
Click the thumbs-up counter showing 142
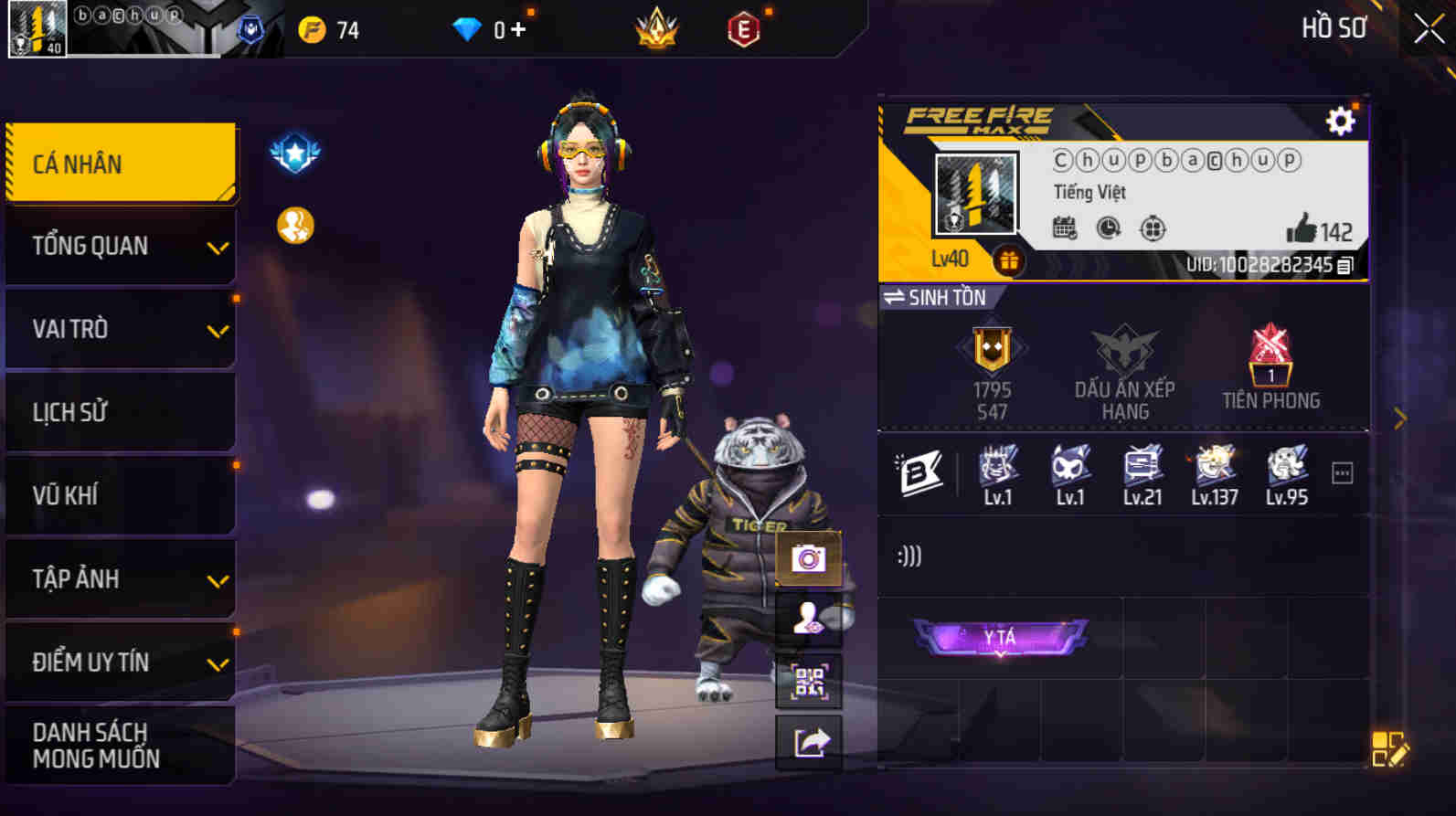(x=1314, y=231)
